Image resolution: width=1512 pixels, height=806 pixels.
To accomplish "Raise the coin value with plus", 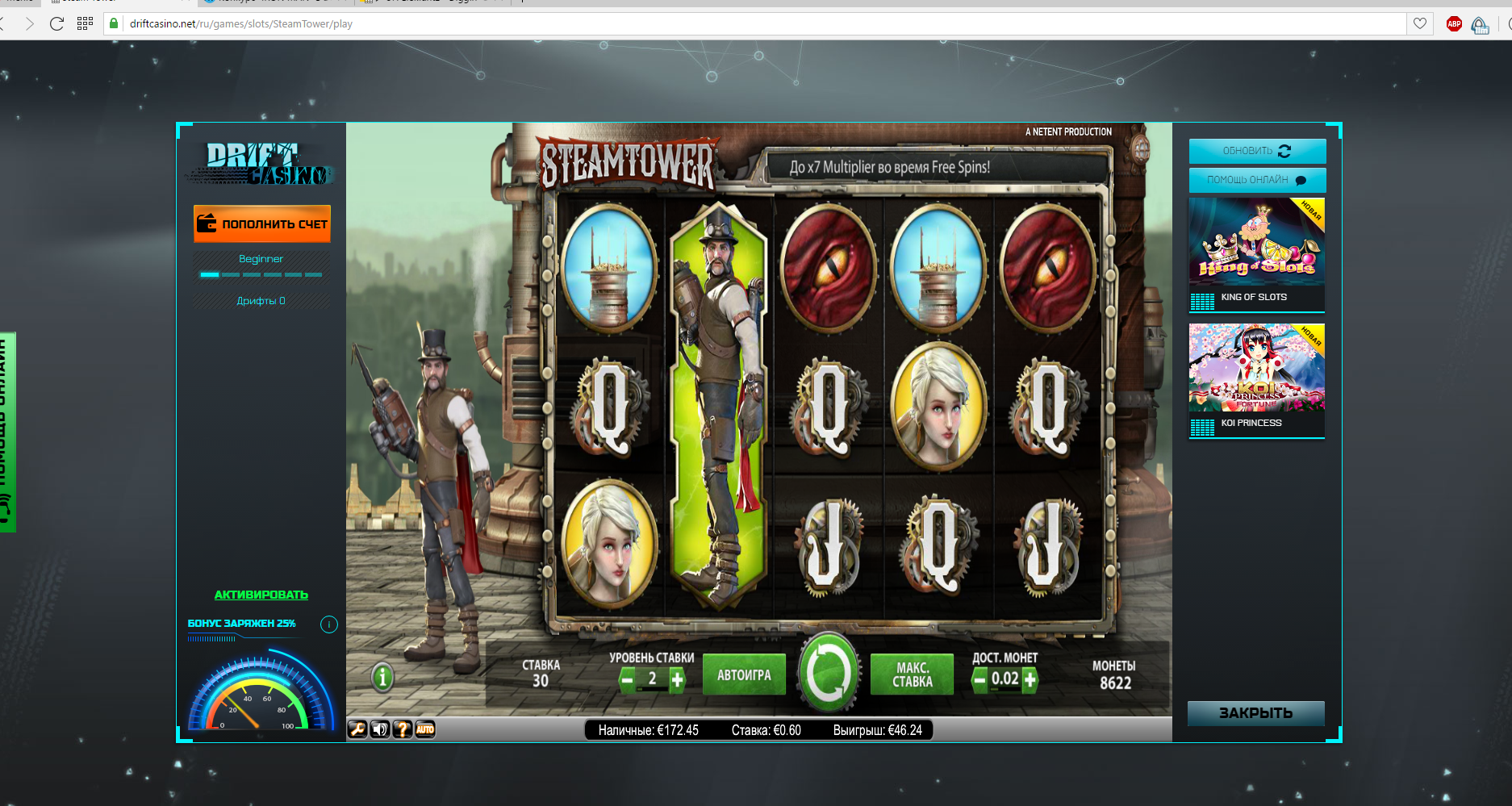I will [x=1030, y=680].
